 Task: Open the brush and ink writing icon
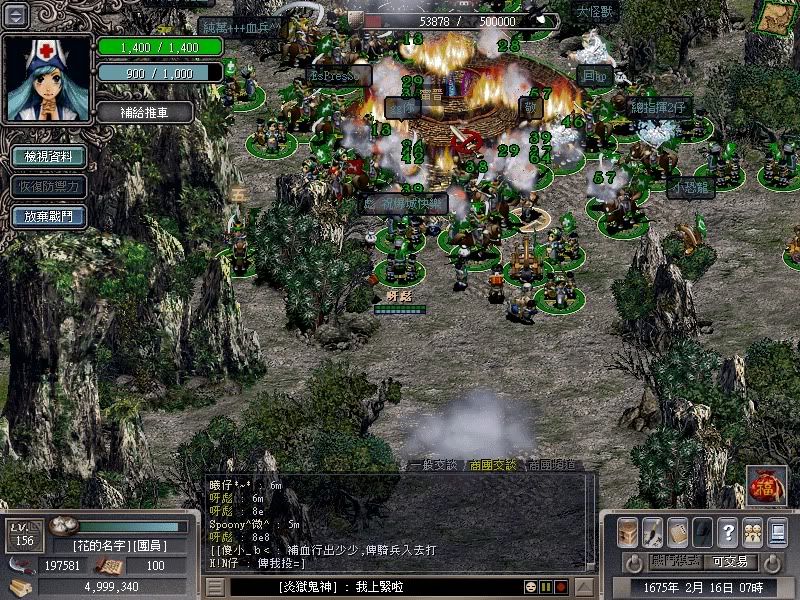tap(652, 531)
